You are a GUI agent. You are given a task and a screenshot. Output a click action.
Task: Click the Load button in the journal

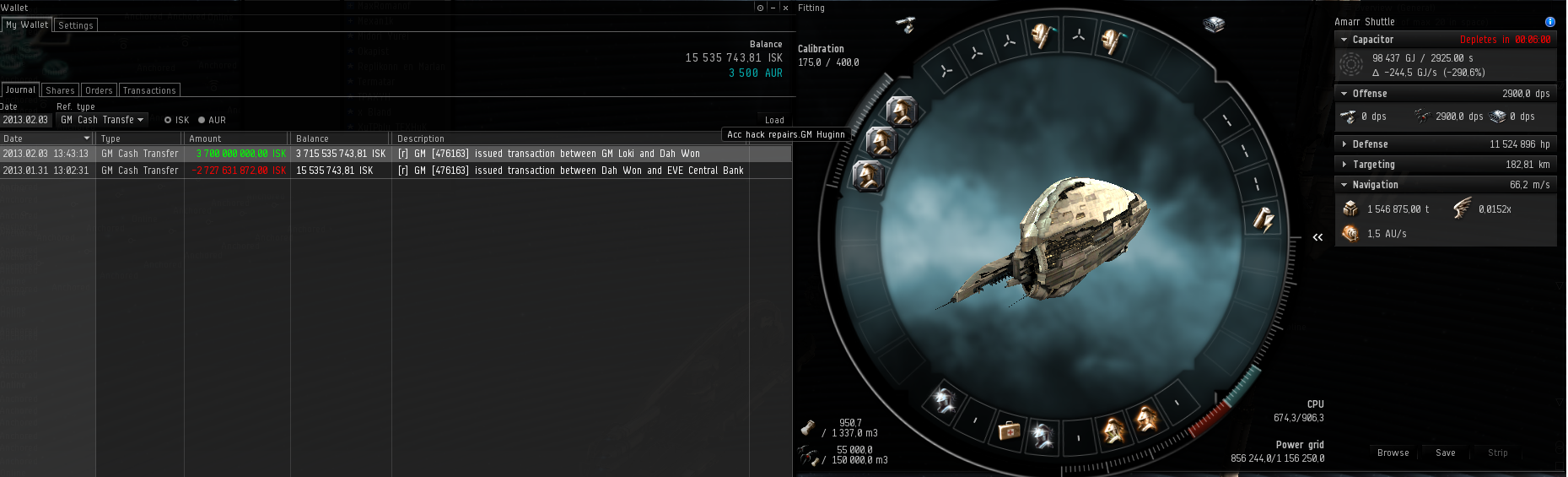coord(774,120)
